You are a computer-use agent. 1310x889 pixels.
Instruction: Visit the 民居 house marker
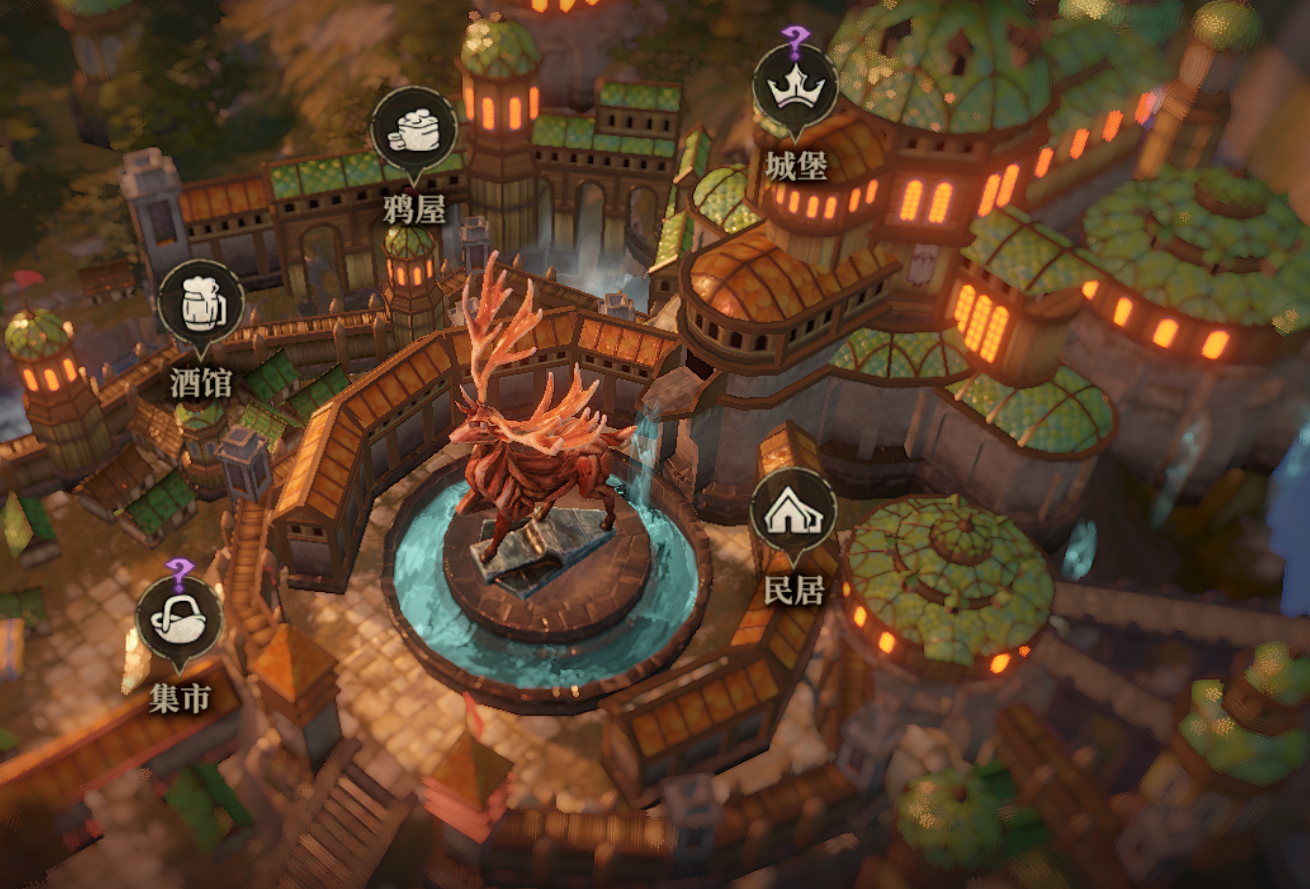click(793, 512)
